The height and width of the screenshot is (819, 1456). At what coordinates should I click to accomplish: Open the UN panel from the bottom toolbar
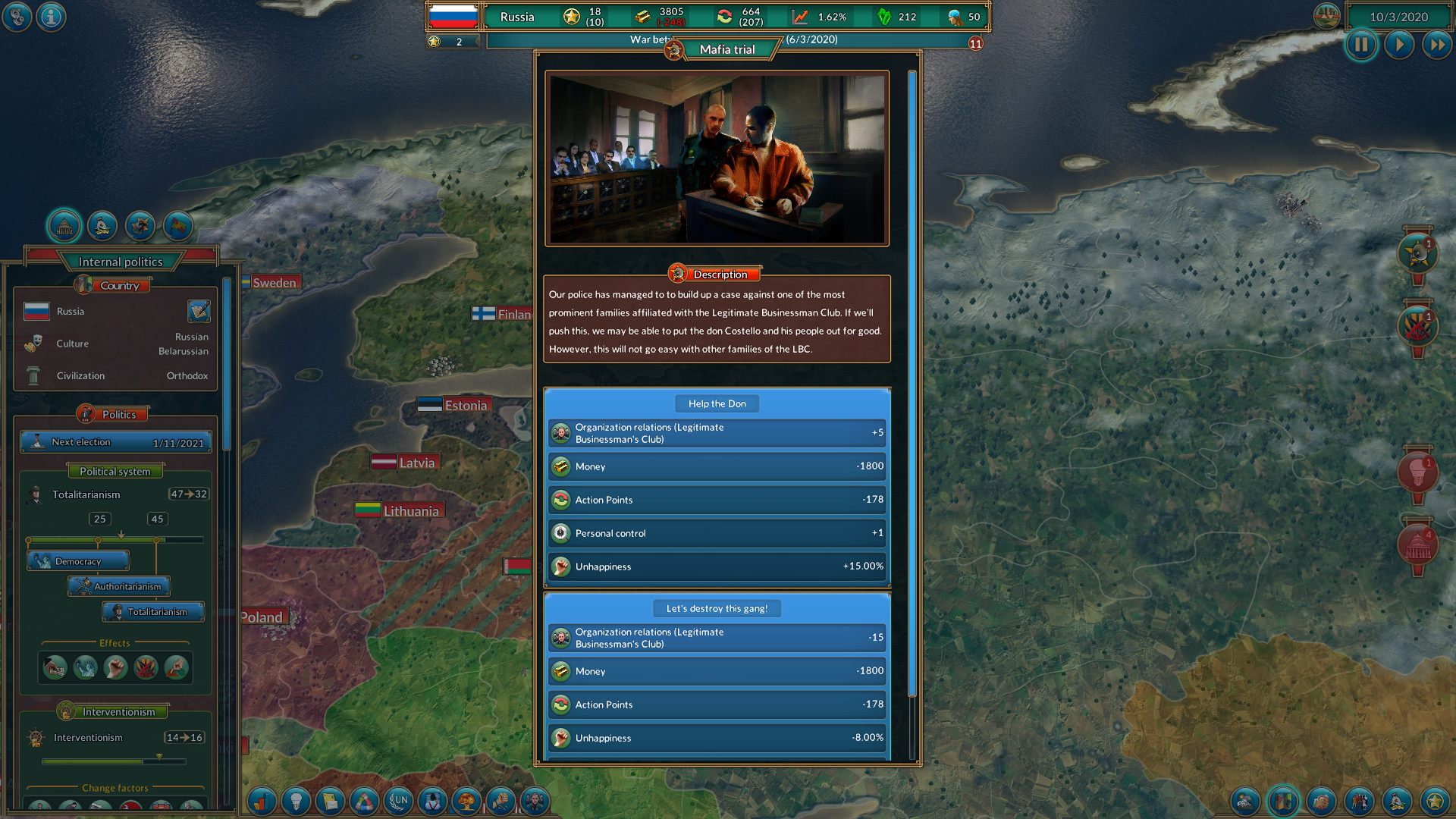[x=400, y=801]
